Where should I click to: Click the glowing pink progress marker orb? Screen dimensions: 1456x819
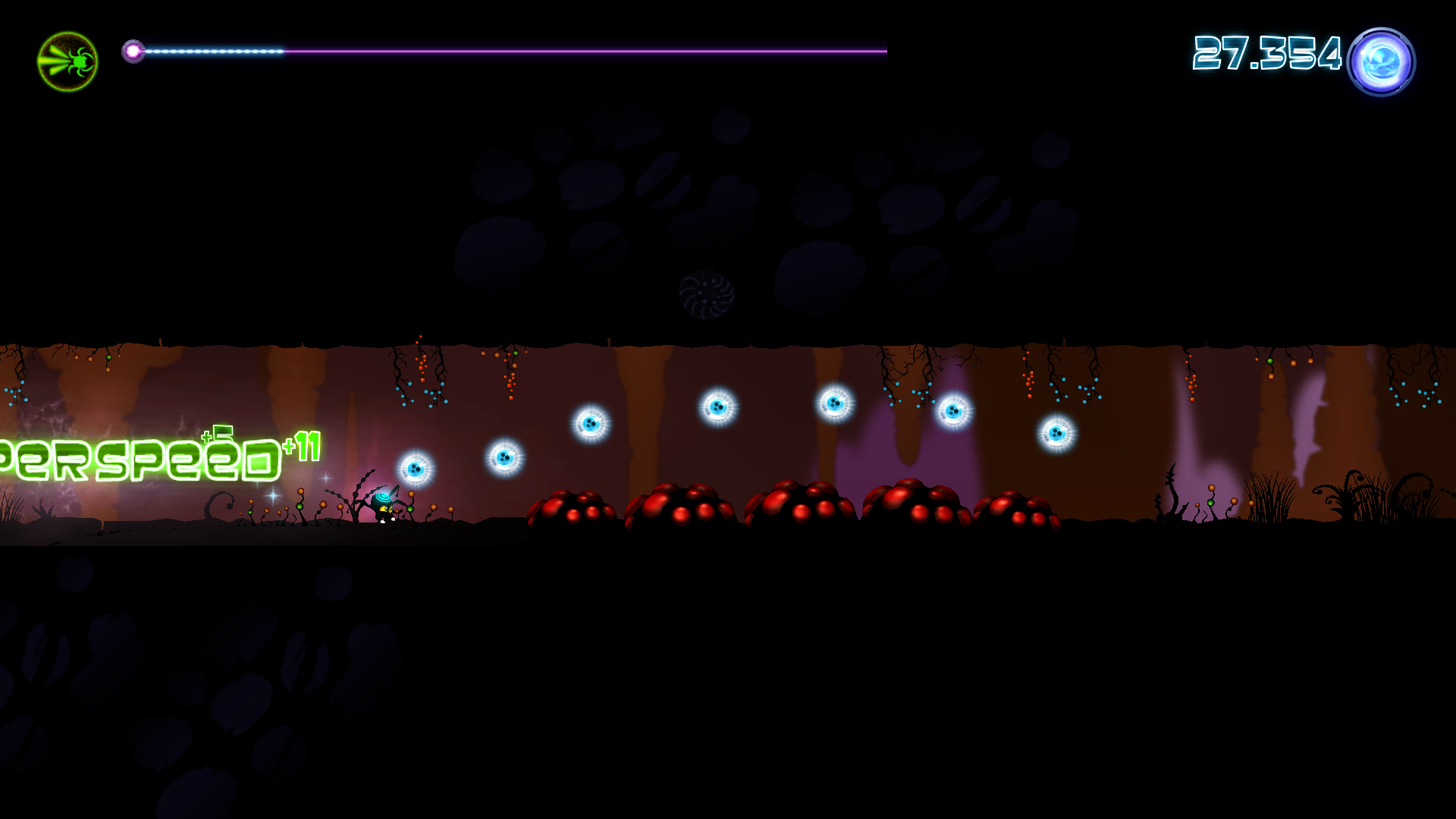pyautogui.click(x=135, y=52)
